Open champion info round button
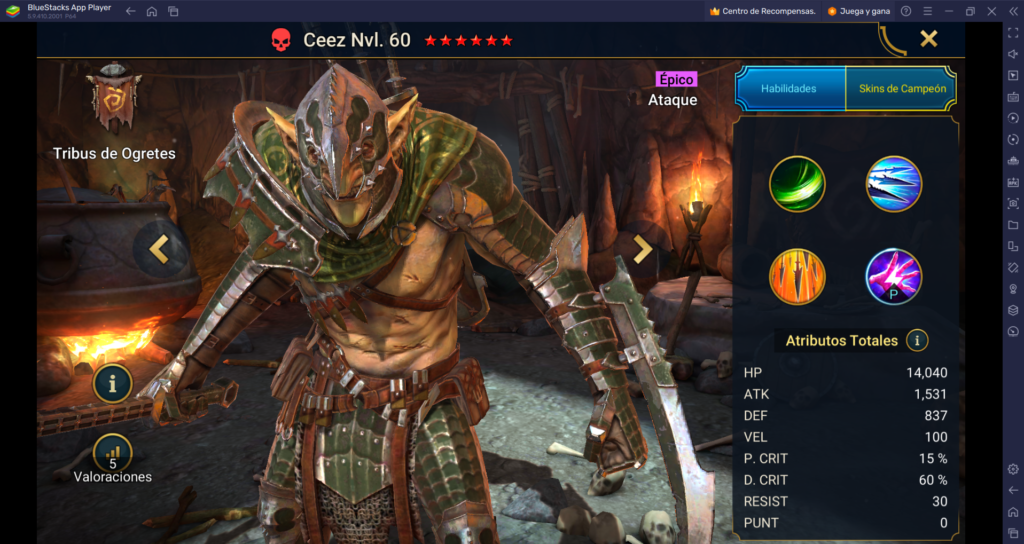Viewport: 1024px width, 544px height. [113, 382]
